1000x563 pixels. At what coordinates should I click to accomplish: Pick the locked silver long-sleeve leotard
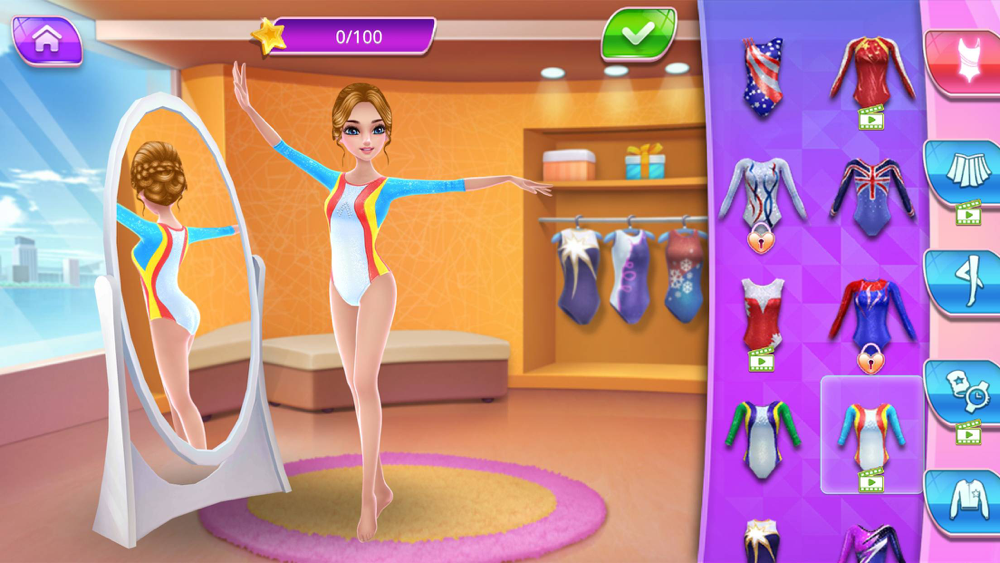(761, 195)
